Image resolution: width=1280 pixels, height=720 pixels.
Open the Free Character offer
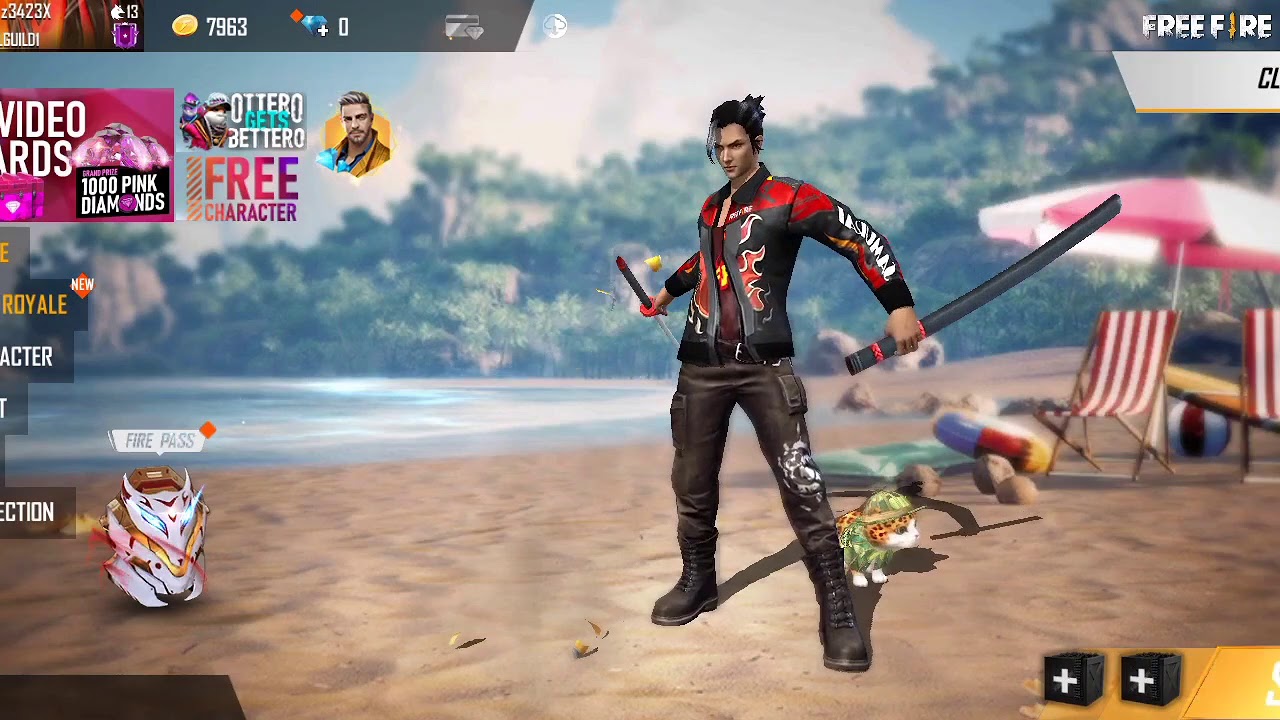coord(242,190)
